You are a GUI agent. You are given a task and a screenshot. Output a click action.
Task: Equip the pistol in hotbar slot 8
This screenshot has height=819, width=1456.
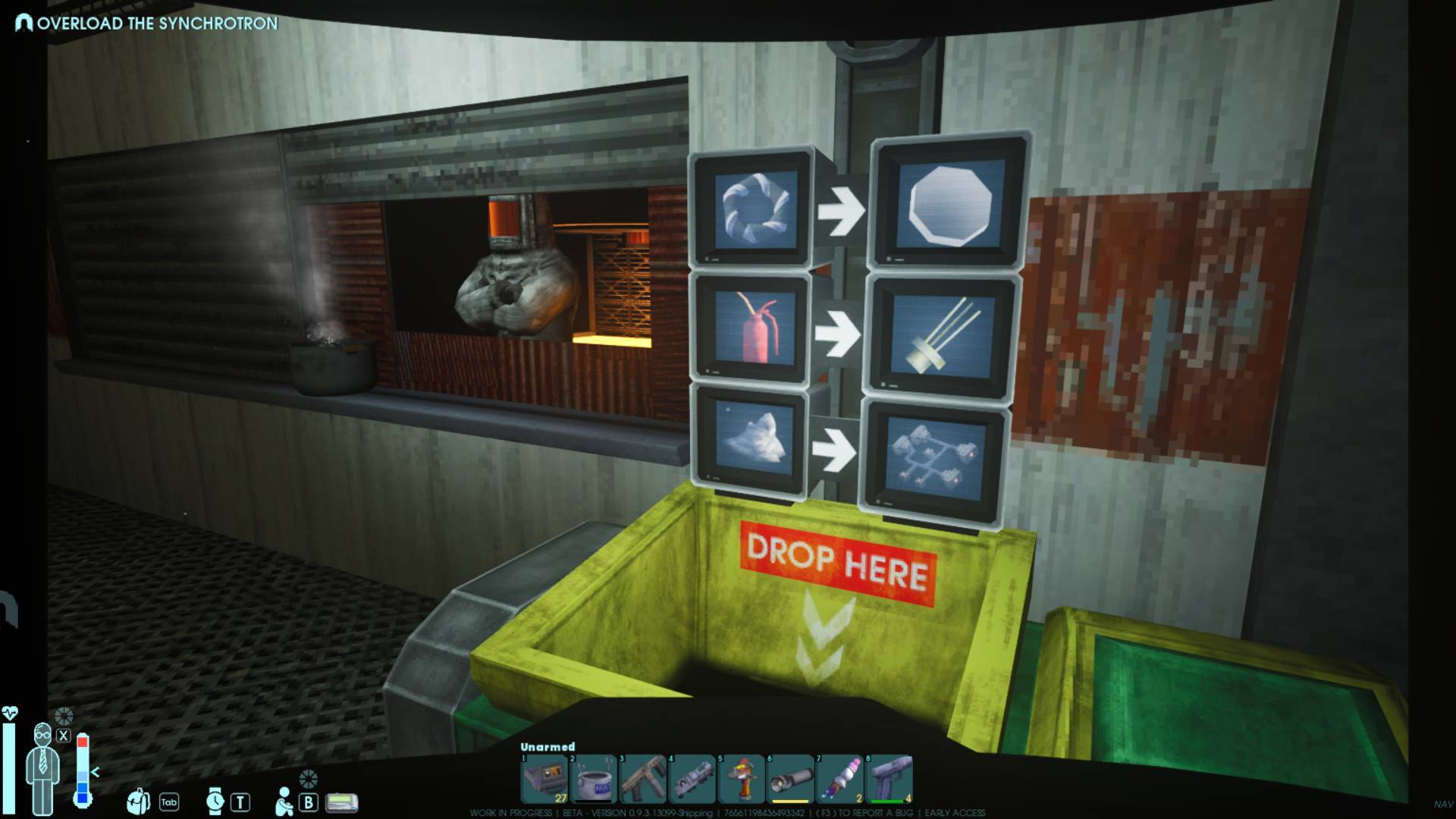click(889, 779)
